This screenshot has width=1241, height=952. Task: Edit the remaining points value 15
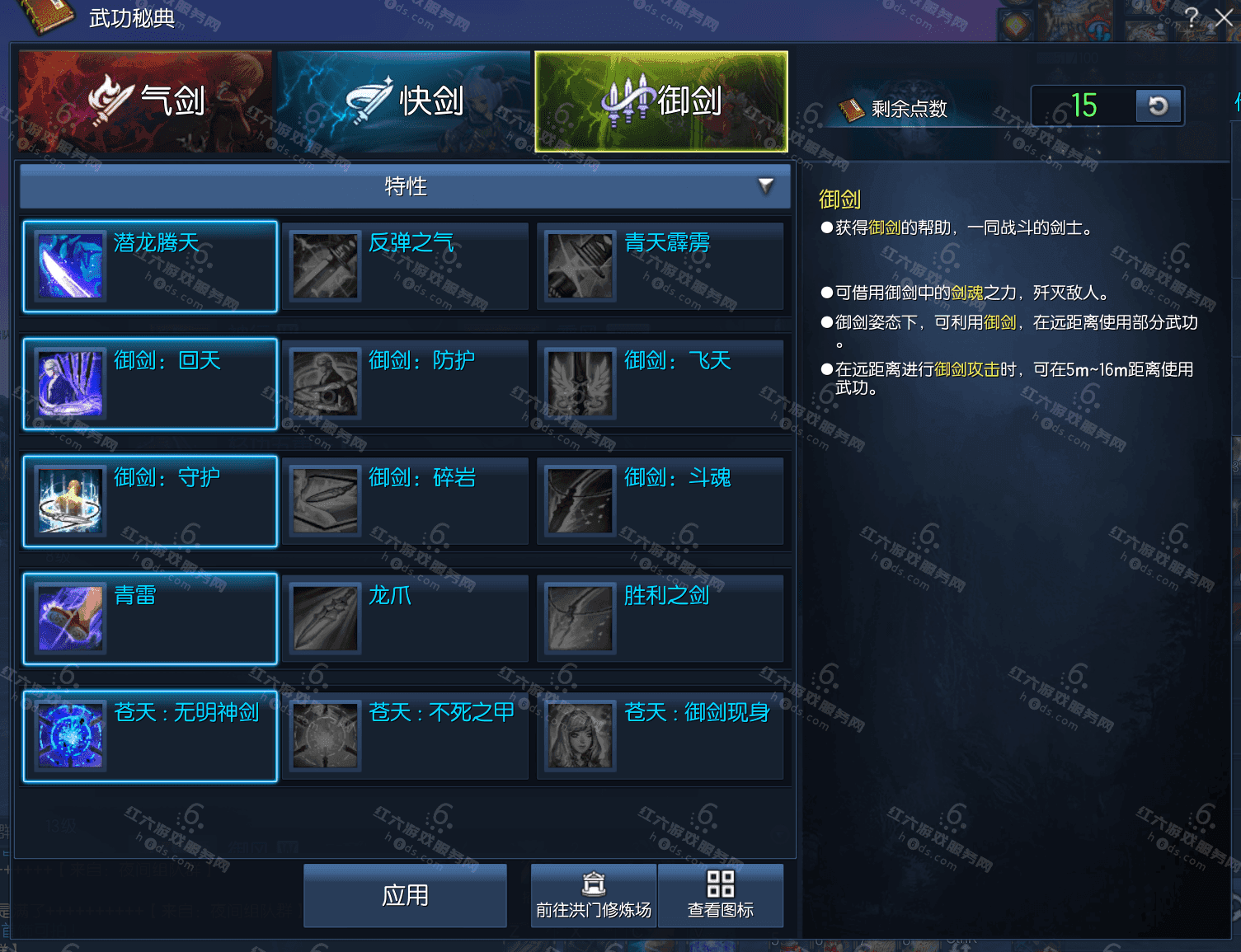tap(1088, 106)
